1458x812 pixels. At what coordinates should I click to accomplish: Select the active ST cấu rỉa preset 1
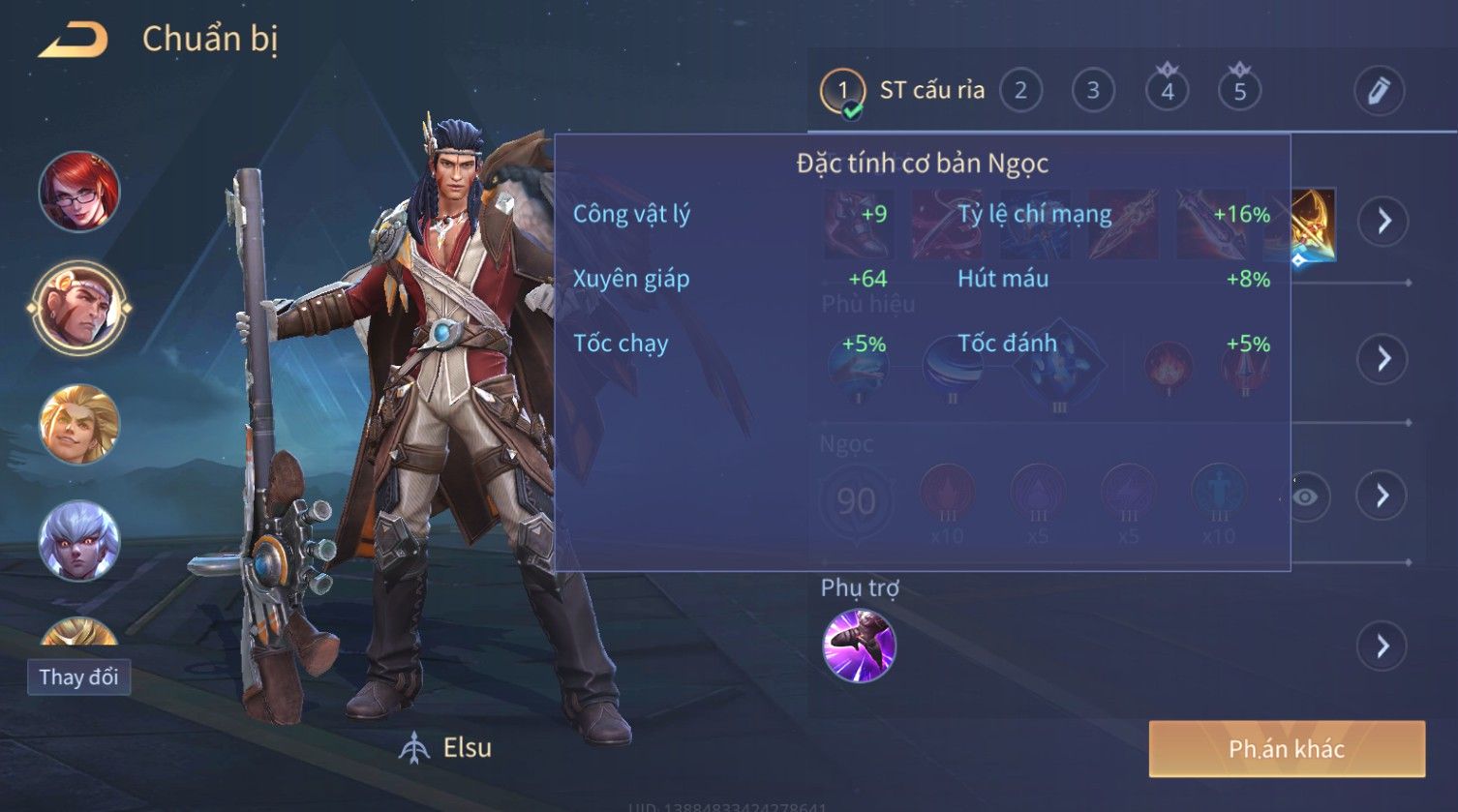click(843, 92)
